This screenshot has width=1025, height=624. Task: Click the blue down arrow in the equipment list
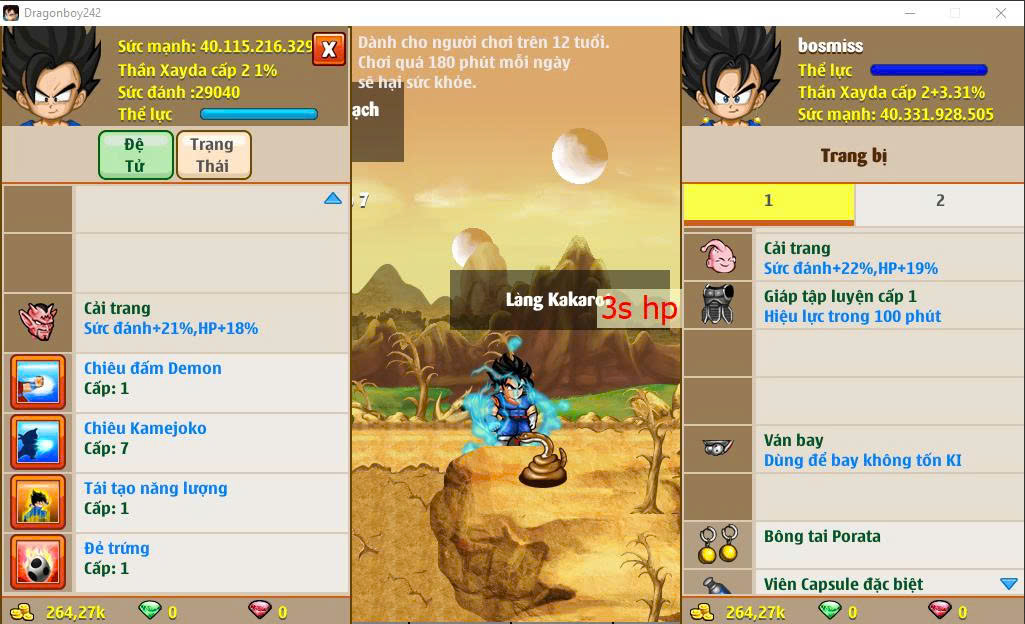(1008, 584)
